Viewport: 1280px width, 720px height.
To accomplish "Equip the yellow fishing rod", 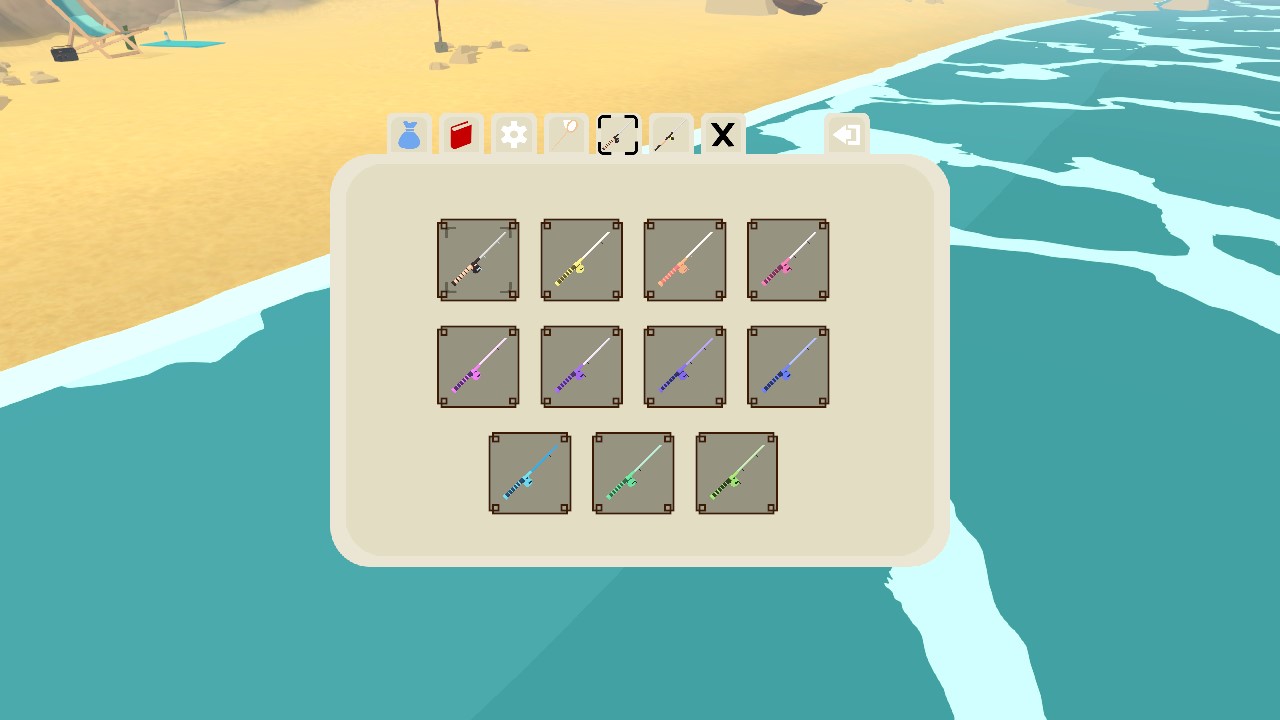I will [581, 259].
